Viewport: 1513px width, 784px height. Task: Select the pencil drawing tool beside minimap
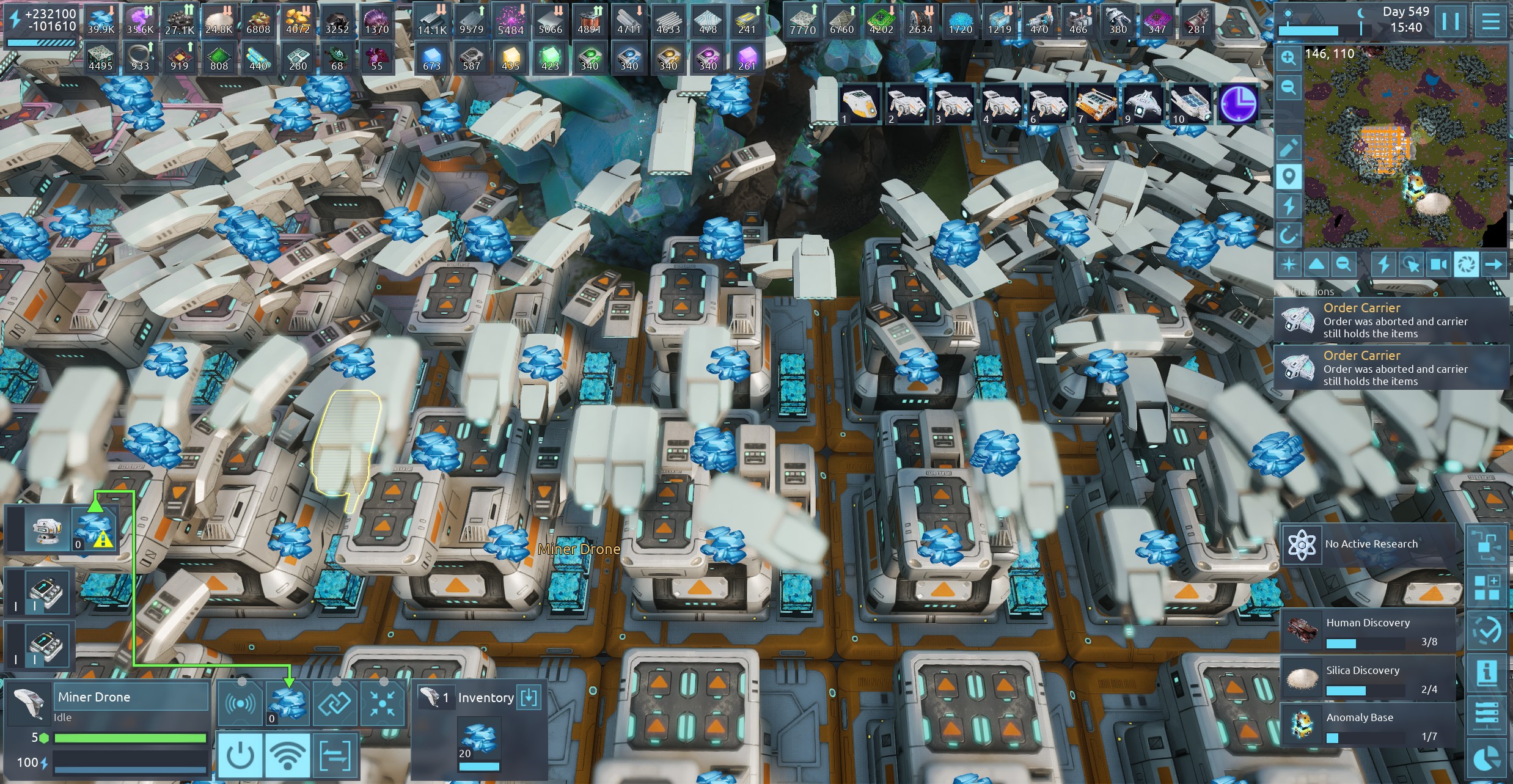pos(1288,147)
